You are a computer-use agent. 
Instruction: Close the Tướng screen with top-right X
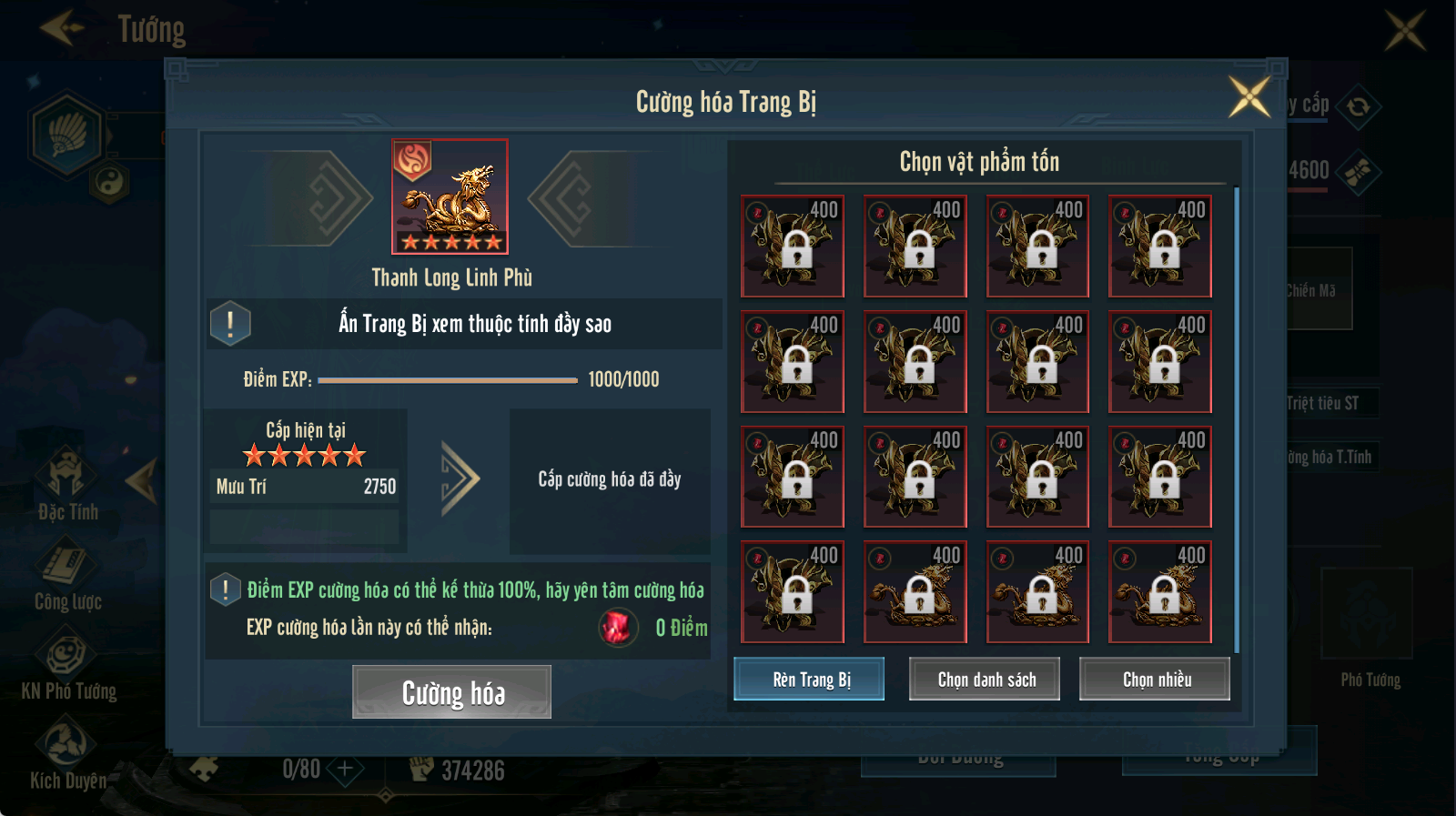1405,30
